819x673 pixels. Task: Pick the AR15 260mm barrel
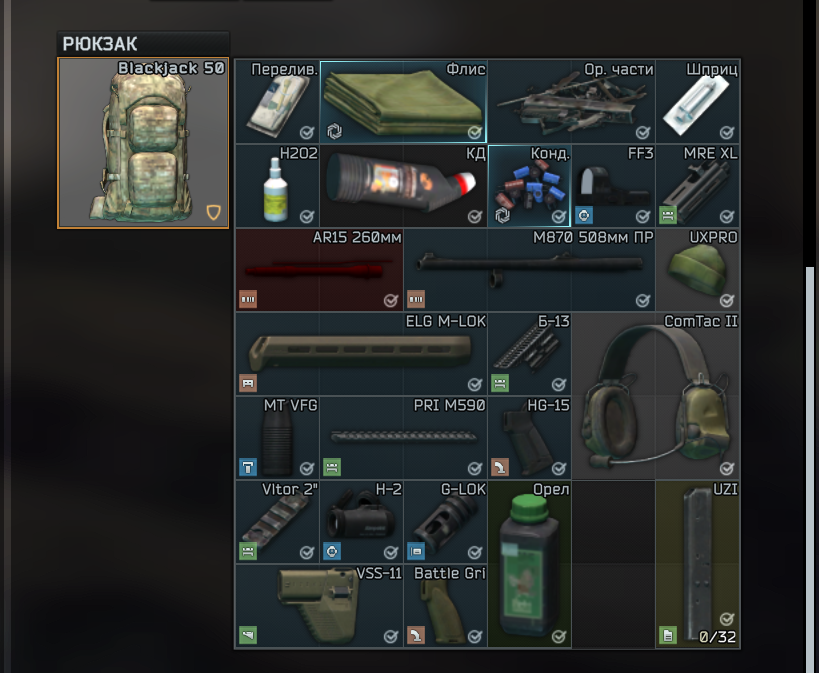(x=319, y=270)
